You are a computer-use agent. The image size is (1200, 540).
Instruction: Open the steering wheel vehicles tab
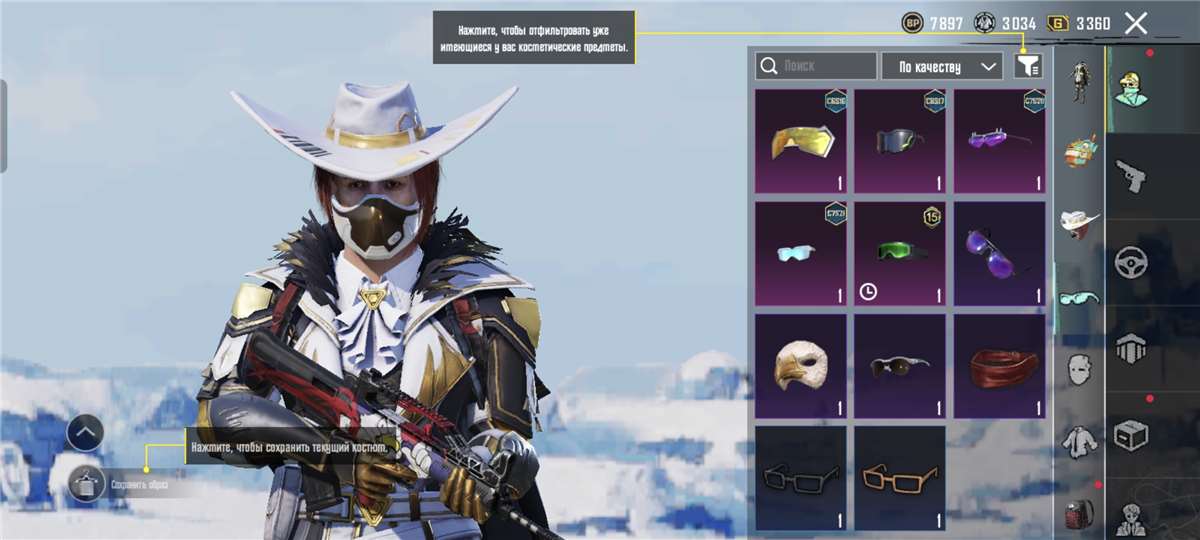(1131, 262)
